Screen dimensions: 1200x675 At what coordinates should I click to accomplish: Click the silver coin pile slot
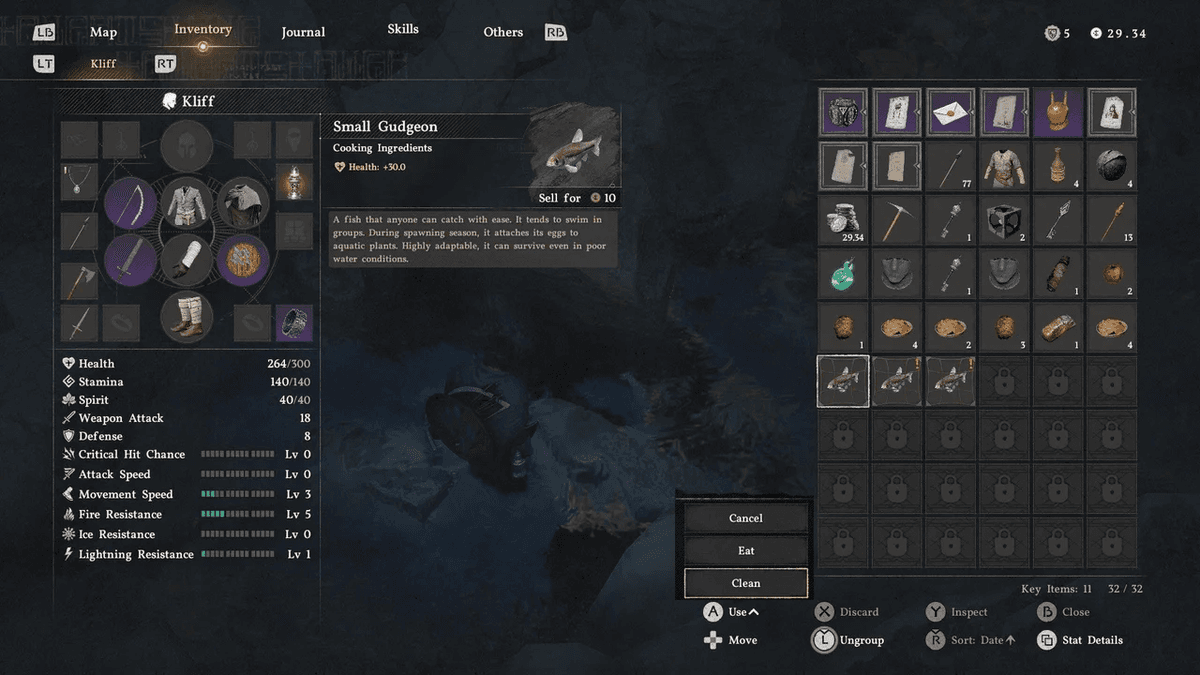tap(843, 219)
